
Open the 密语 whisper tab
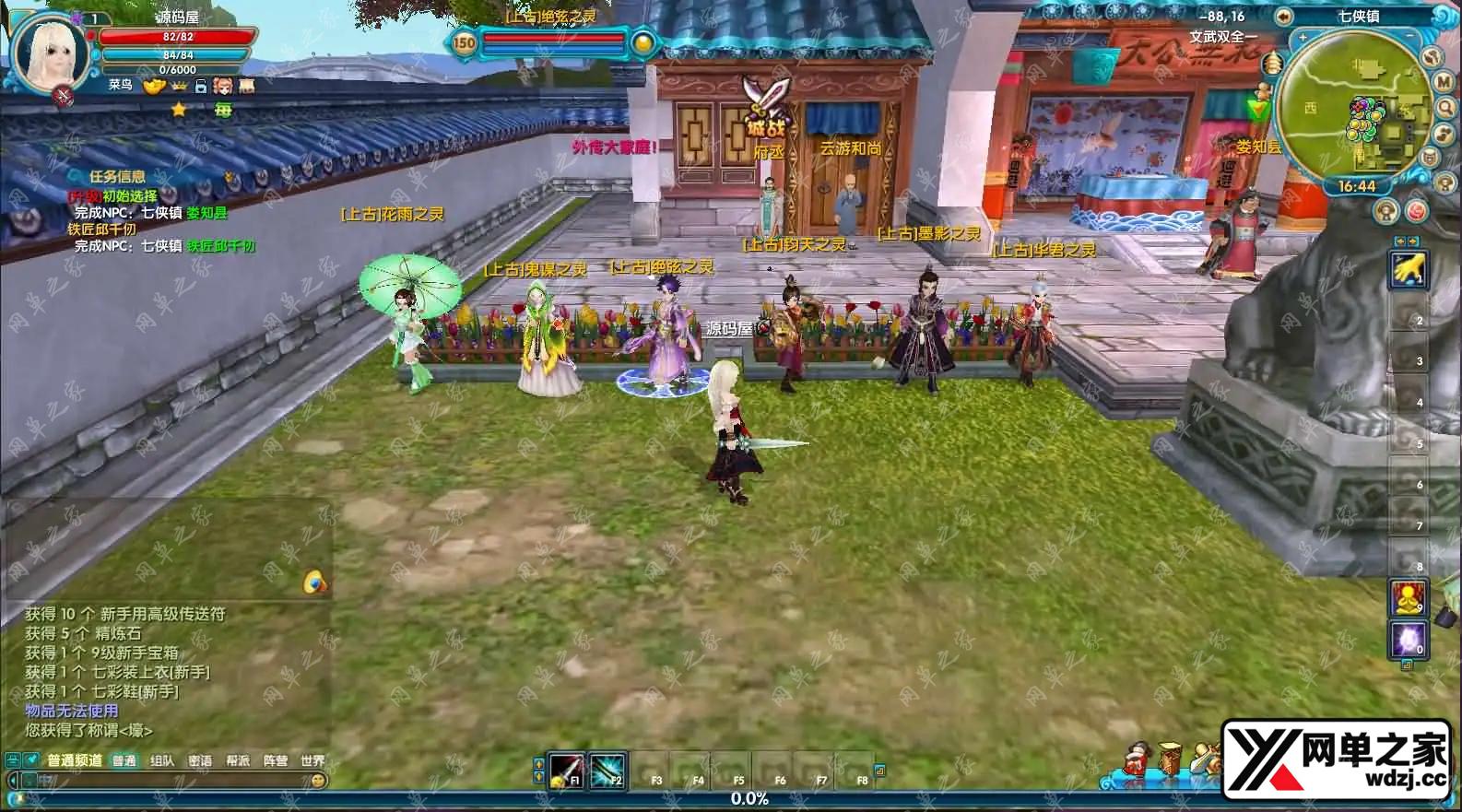[200, 760]
